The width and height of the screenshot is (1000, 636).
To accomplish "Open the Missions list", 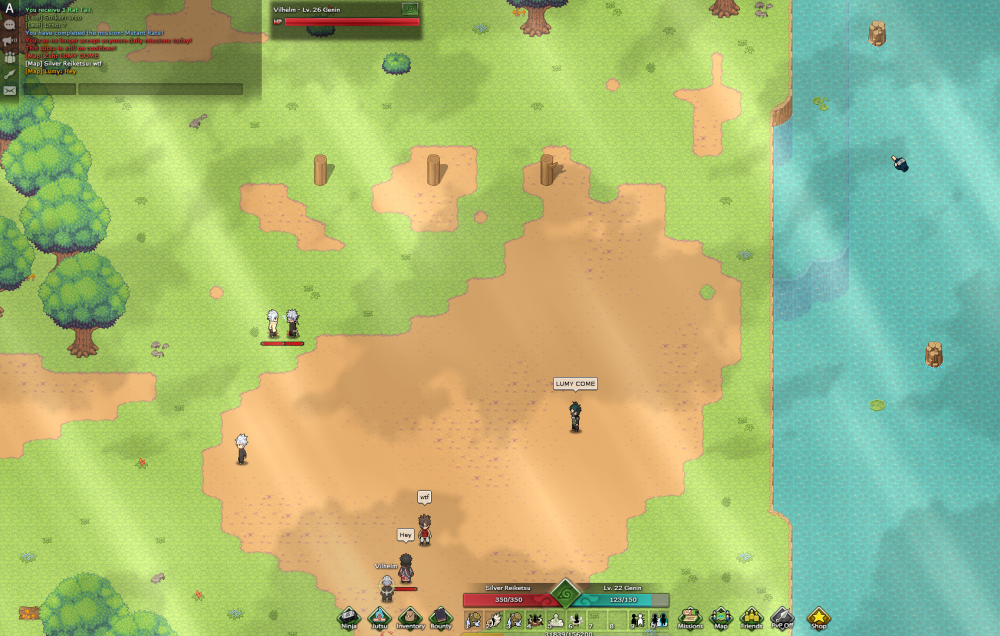I will pos(690,617).
